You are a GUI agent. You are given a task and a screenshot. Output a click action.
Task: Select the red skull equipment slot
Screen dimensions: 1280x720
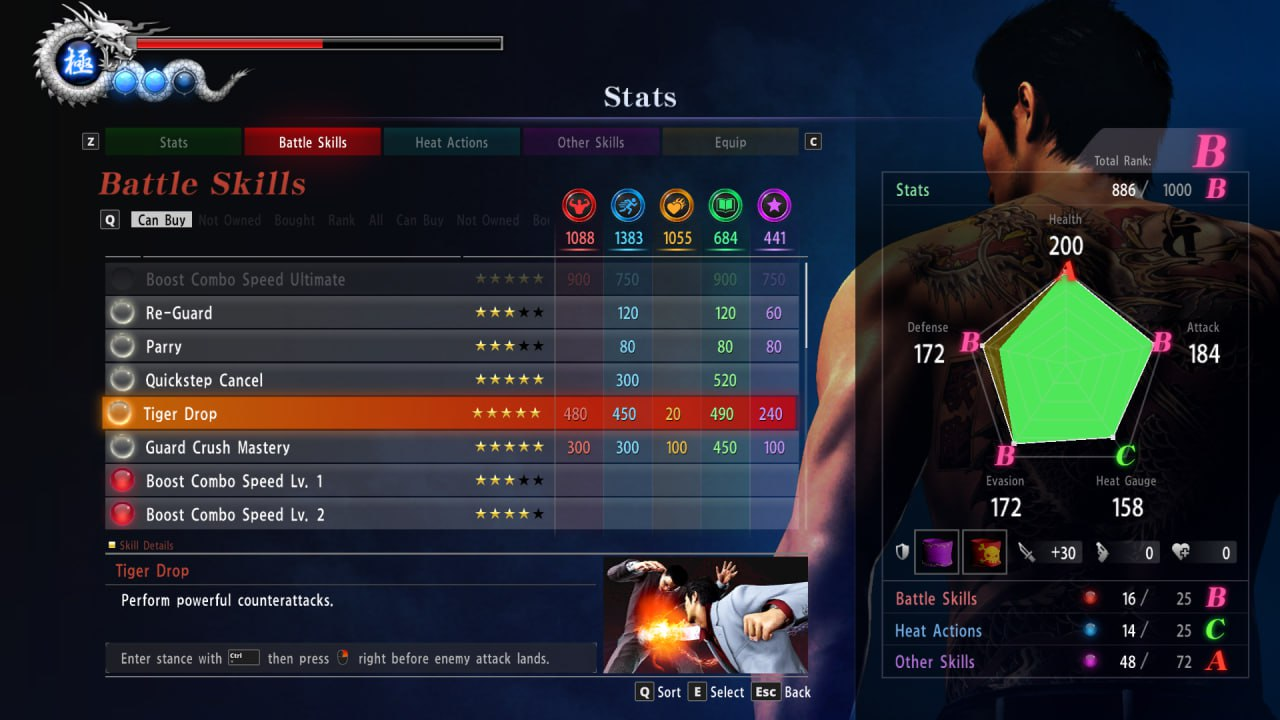[x=984, y=552]
